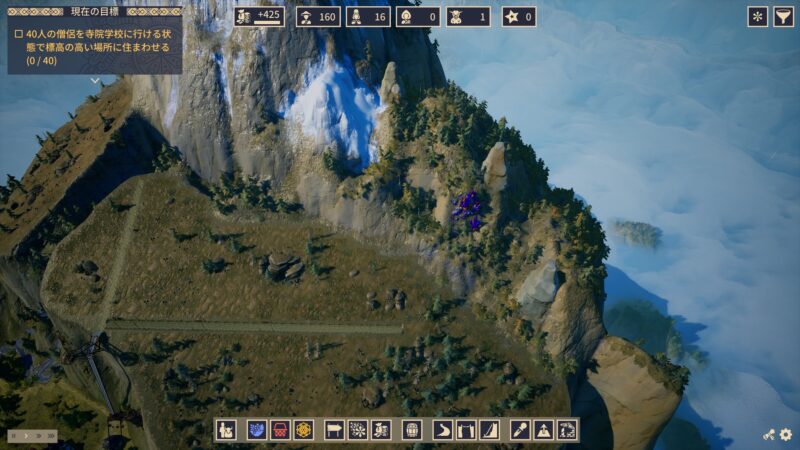Select the white flower decoration category
Viewport: 800px width, 450px height.
pyautogui.click(x=358, y=430)
